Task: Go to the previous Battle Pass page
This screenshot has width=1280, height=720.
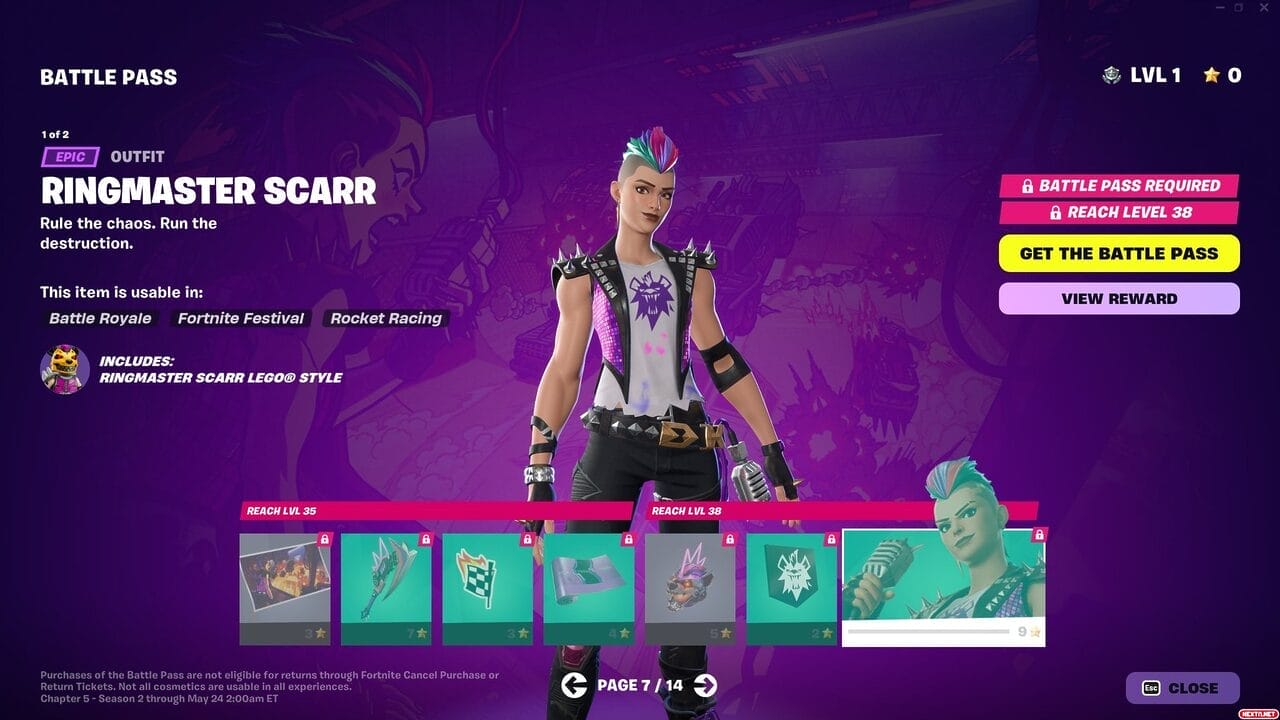Action: click(x=574, y=685)
